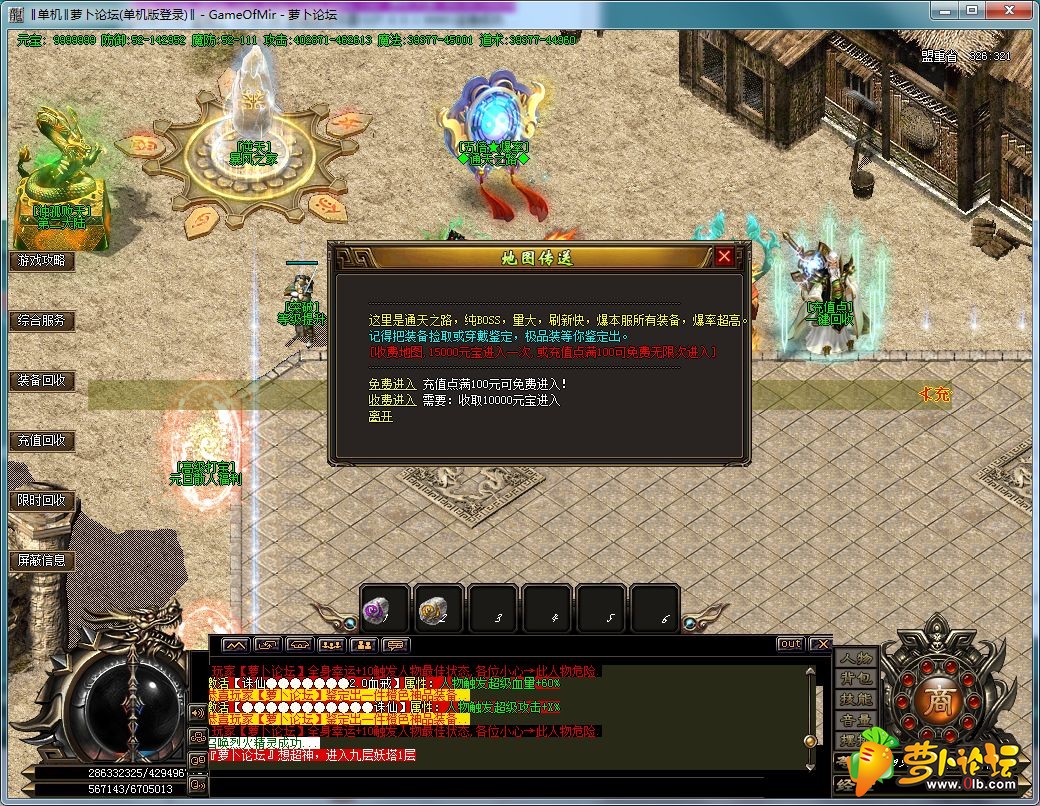Use the golden item in hotbar slot 2
The image size is (1040, 806).
pos(438,609)
